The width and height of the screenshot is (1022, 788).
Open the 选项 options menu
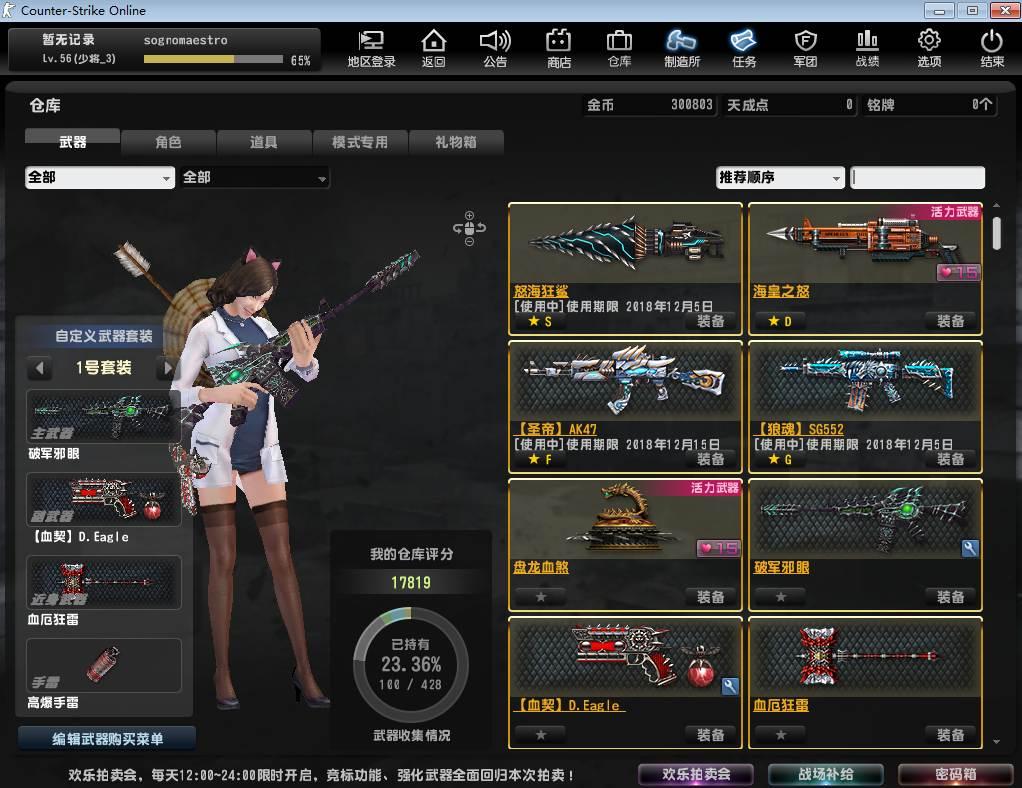928,47
